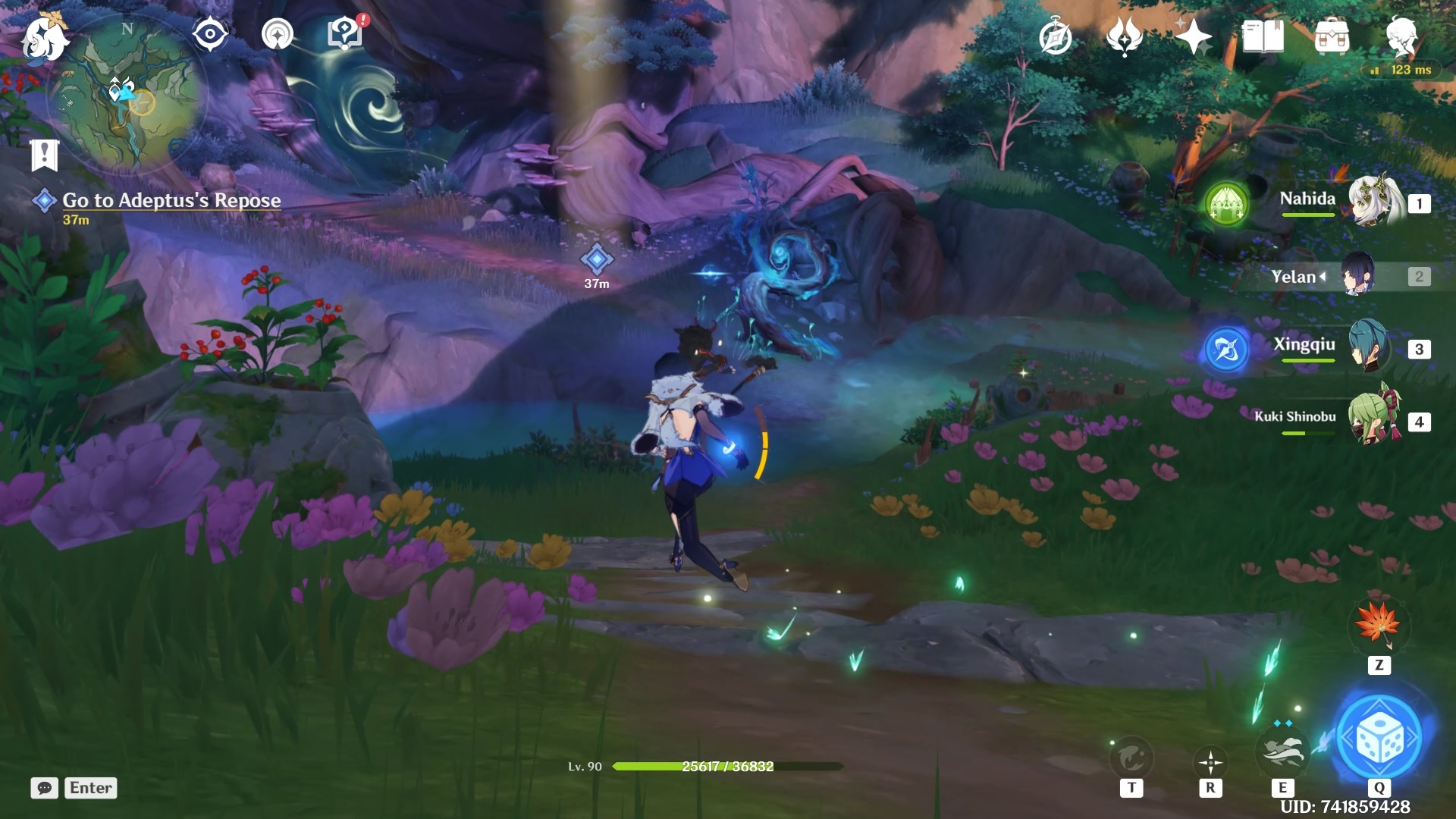Open the Character screen icon
This screenshot has height=819, width=1456.
pyautogui.click(x=1407, y=36)
